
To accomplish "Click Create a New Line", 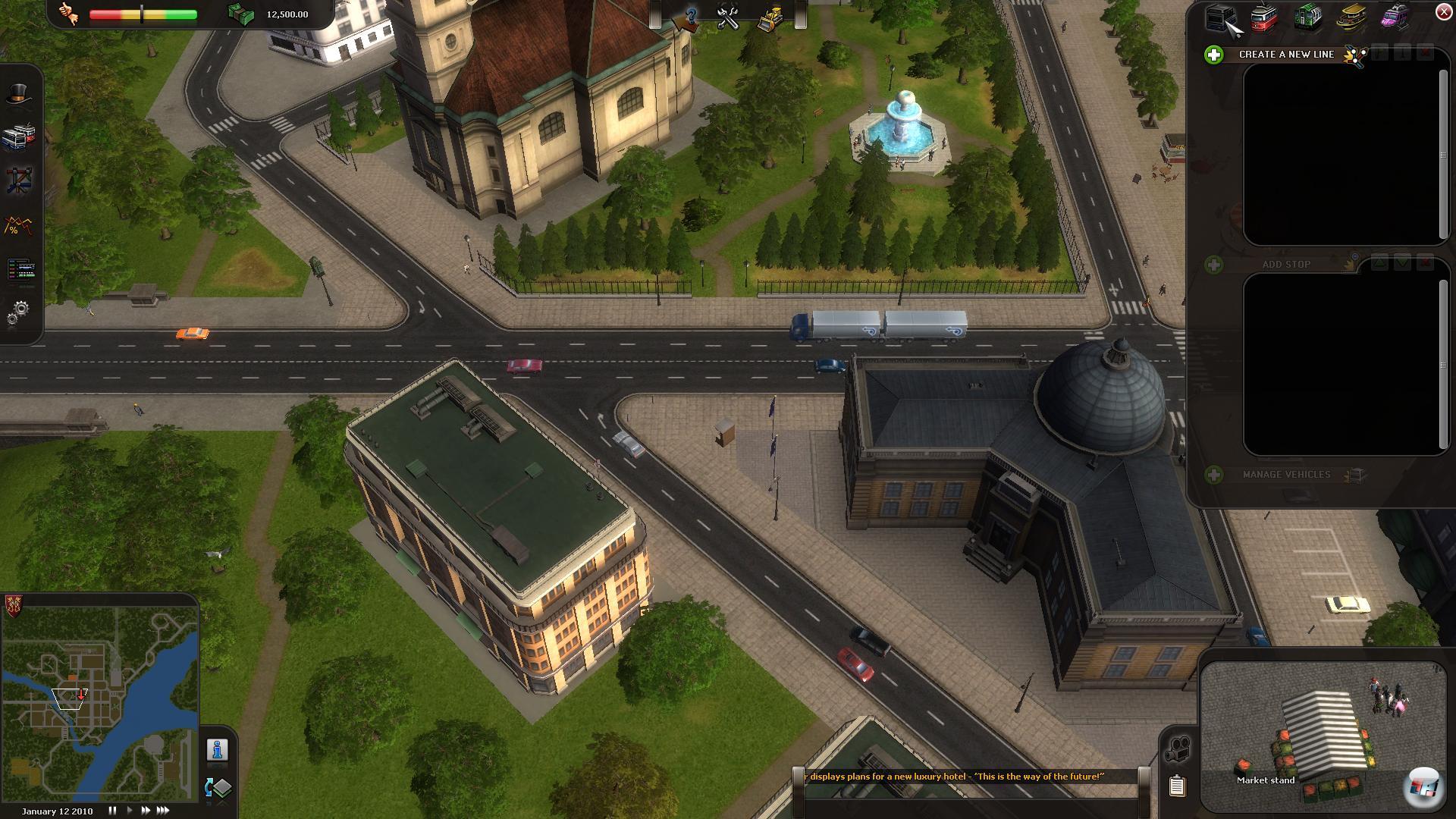I will [x=1285, y=55].
